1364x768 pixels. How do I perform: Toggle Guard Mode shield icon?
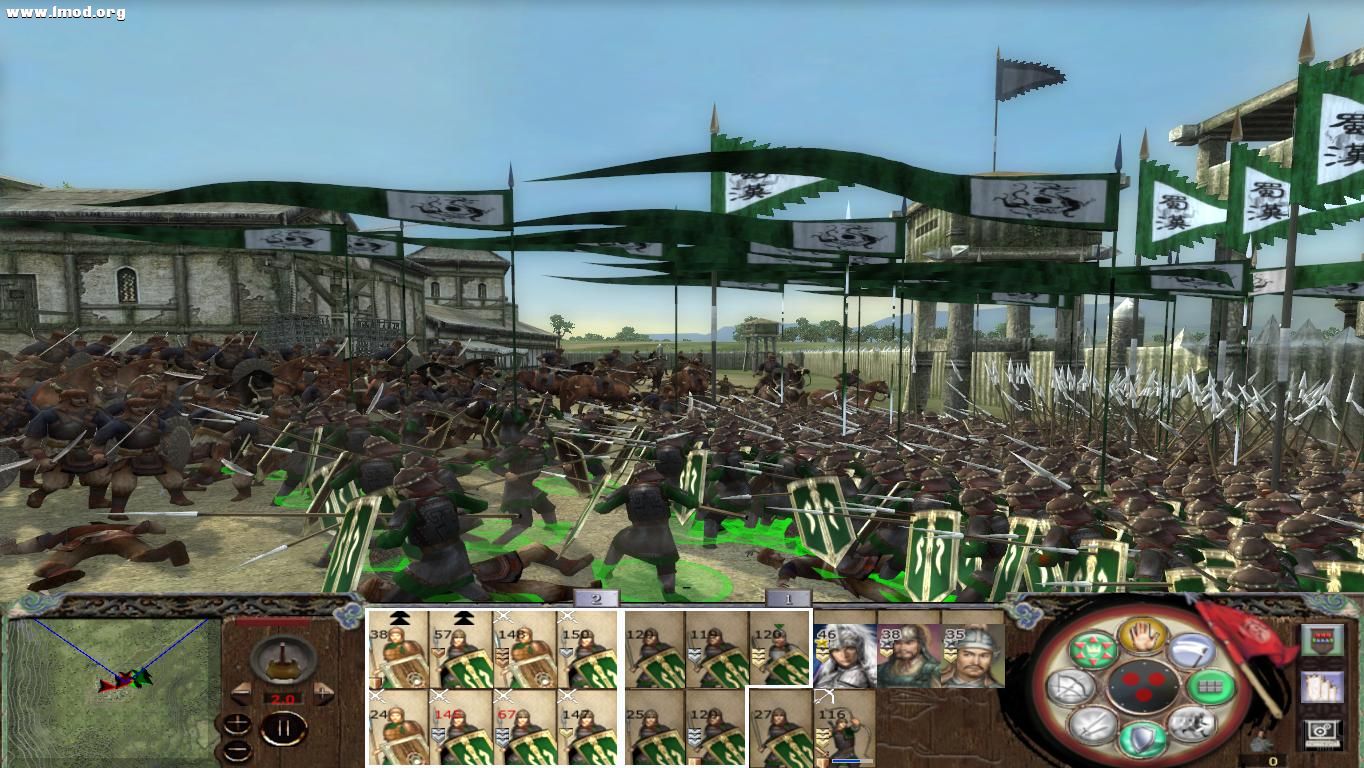click(x=1141, y=738)
